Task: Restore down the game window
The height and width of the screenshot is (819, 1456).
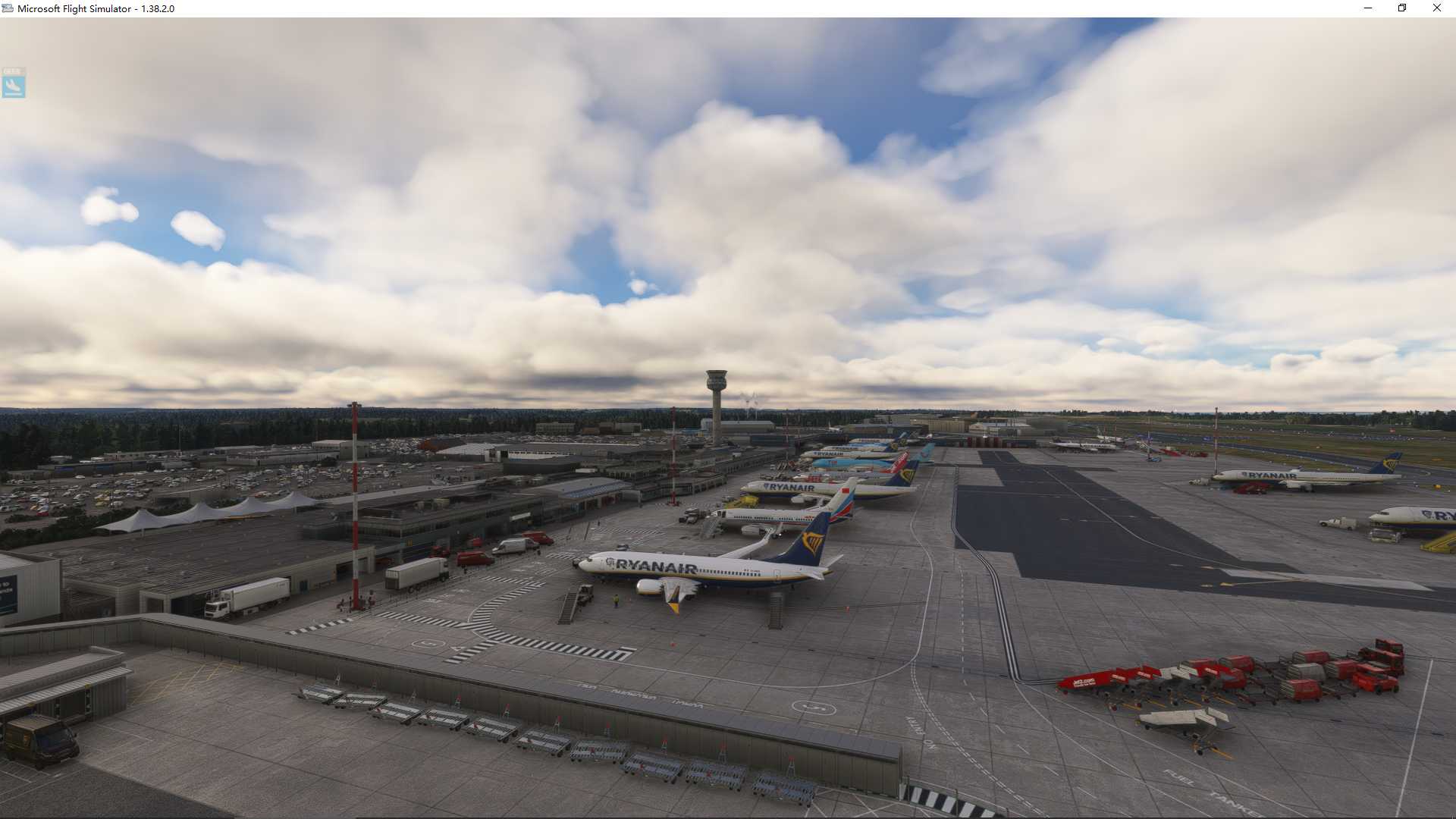Action: (1402, 8)
